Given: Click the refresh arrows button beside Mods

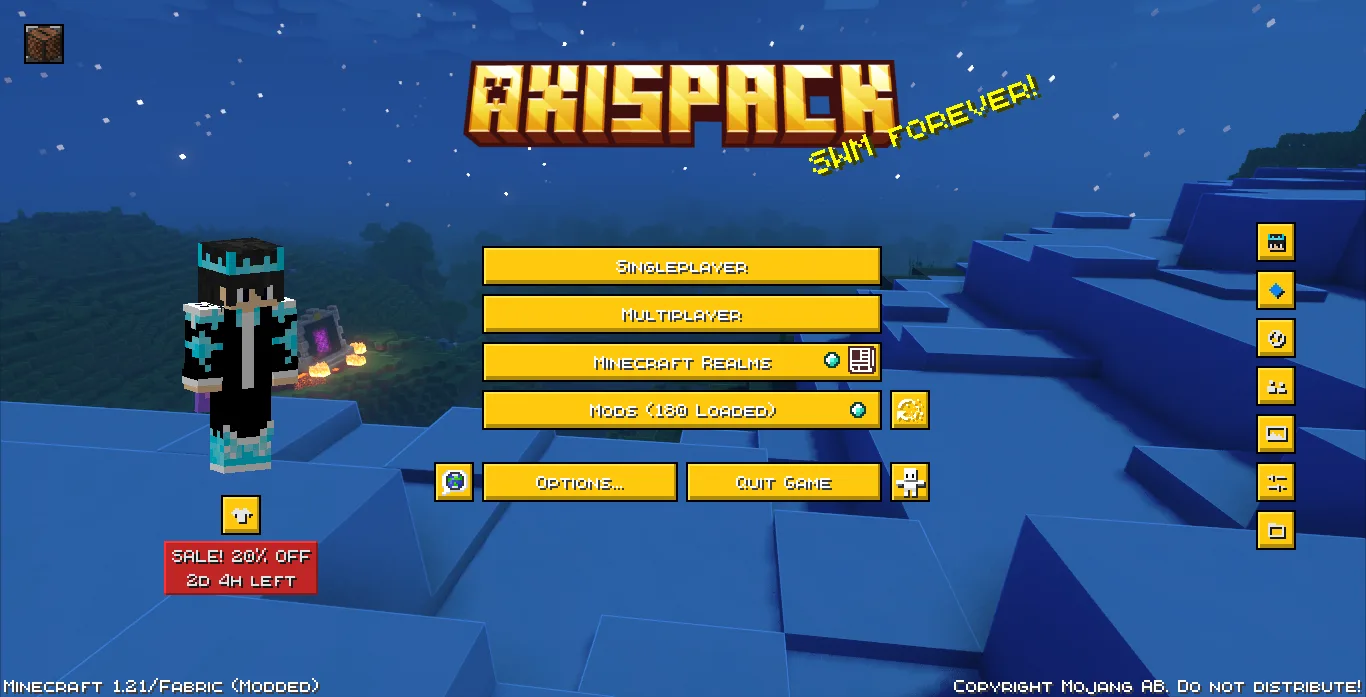Looking at the screenshot, I should 910,410.
